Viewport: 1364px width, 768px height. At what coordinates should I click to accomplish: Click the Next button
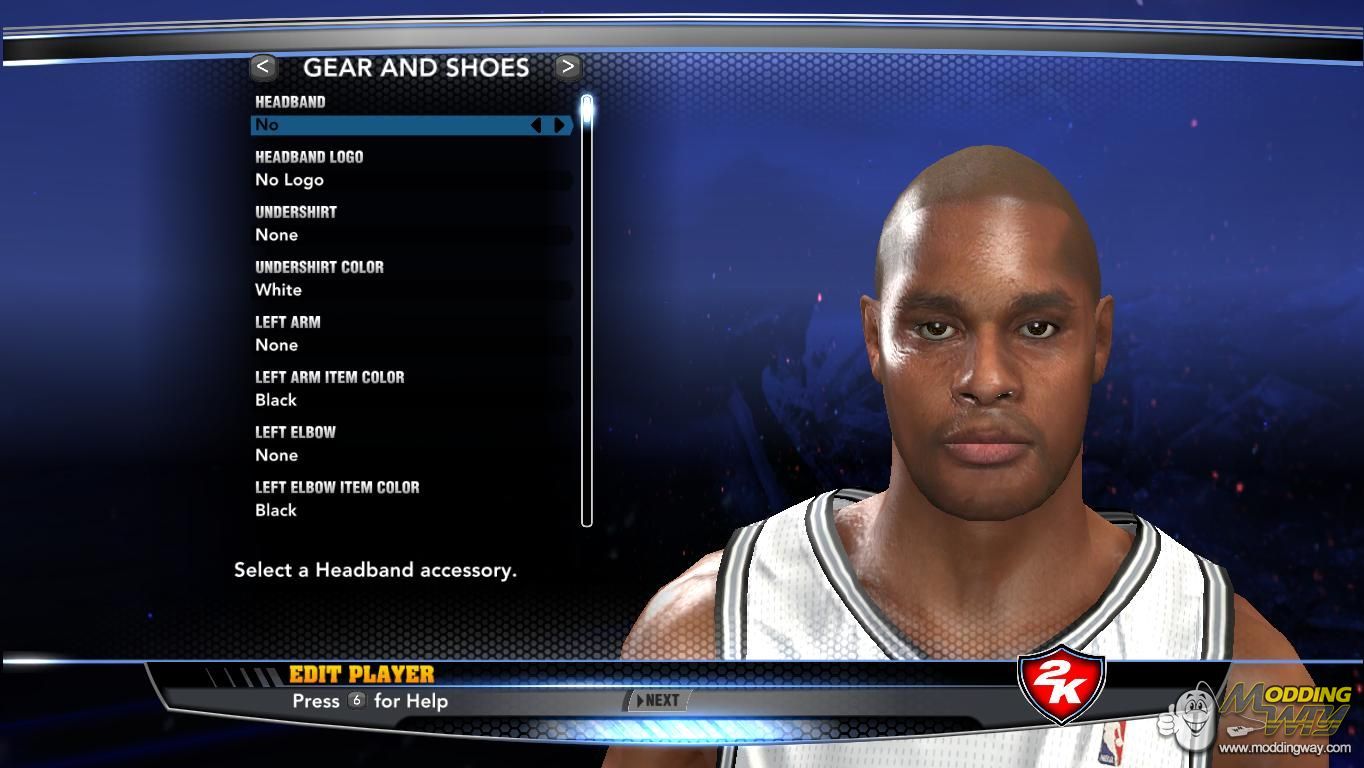[x=657, y=701]
